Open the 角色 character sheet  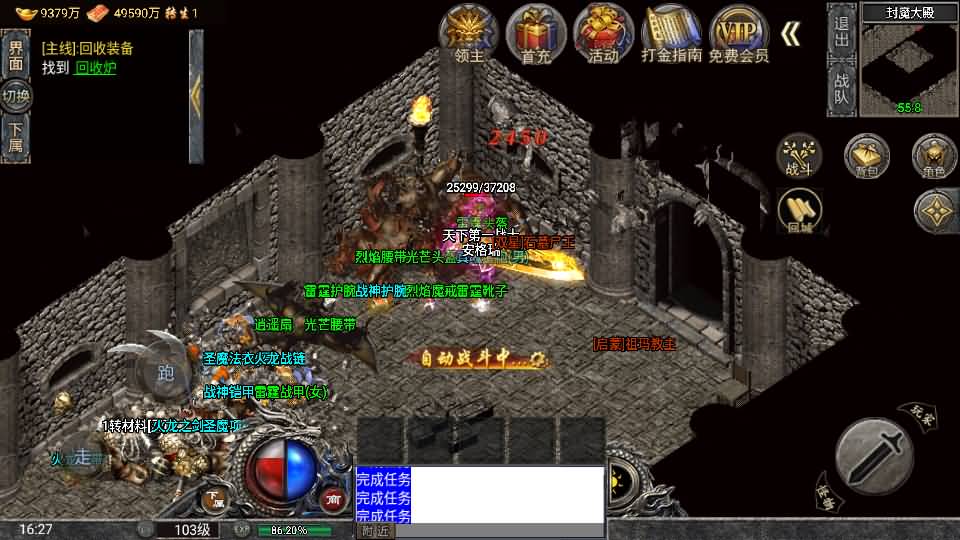click(x=934, y=157)
